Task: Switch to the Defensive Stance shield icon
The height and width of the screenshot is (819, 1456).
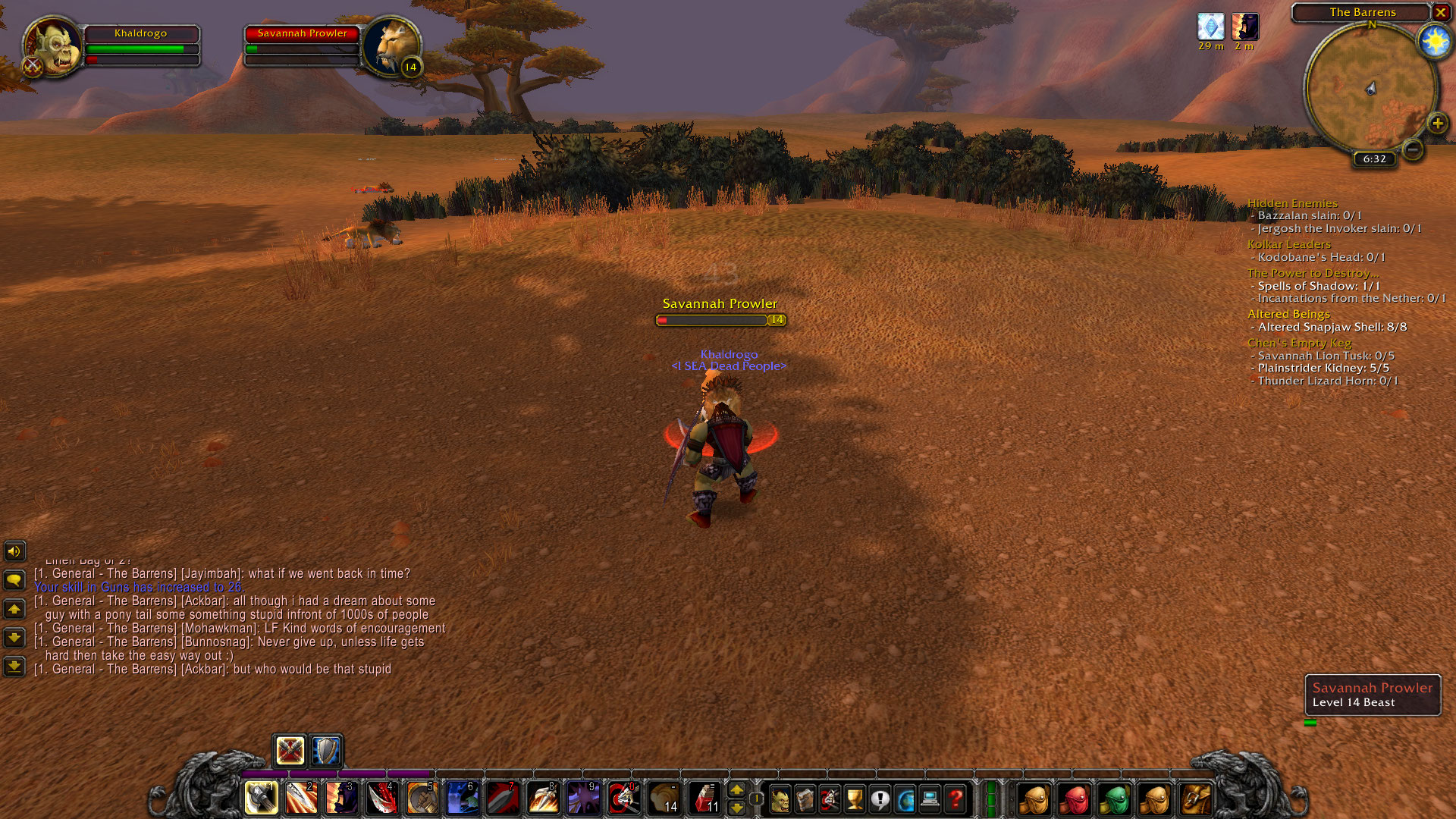Action: 326,751
